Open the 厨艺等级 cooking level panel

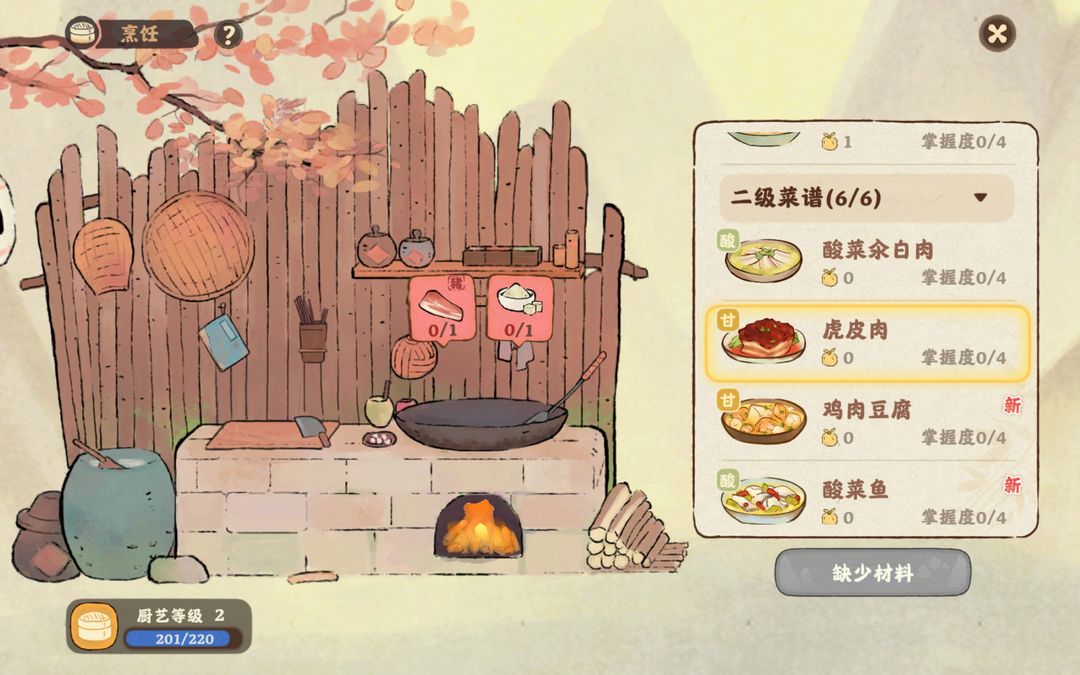(x=159, y=626)
